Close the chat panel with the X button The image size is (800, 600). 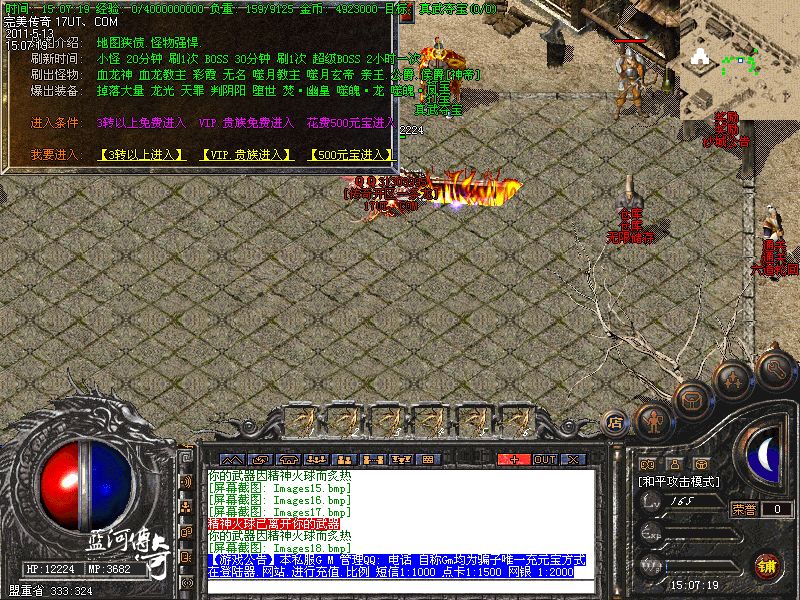click(x=573, y=459)
